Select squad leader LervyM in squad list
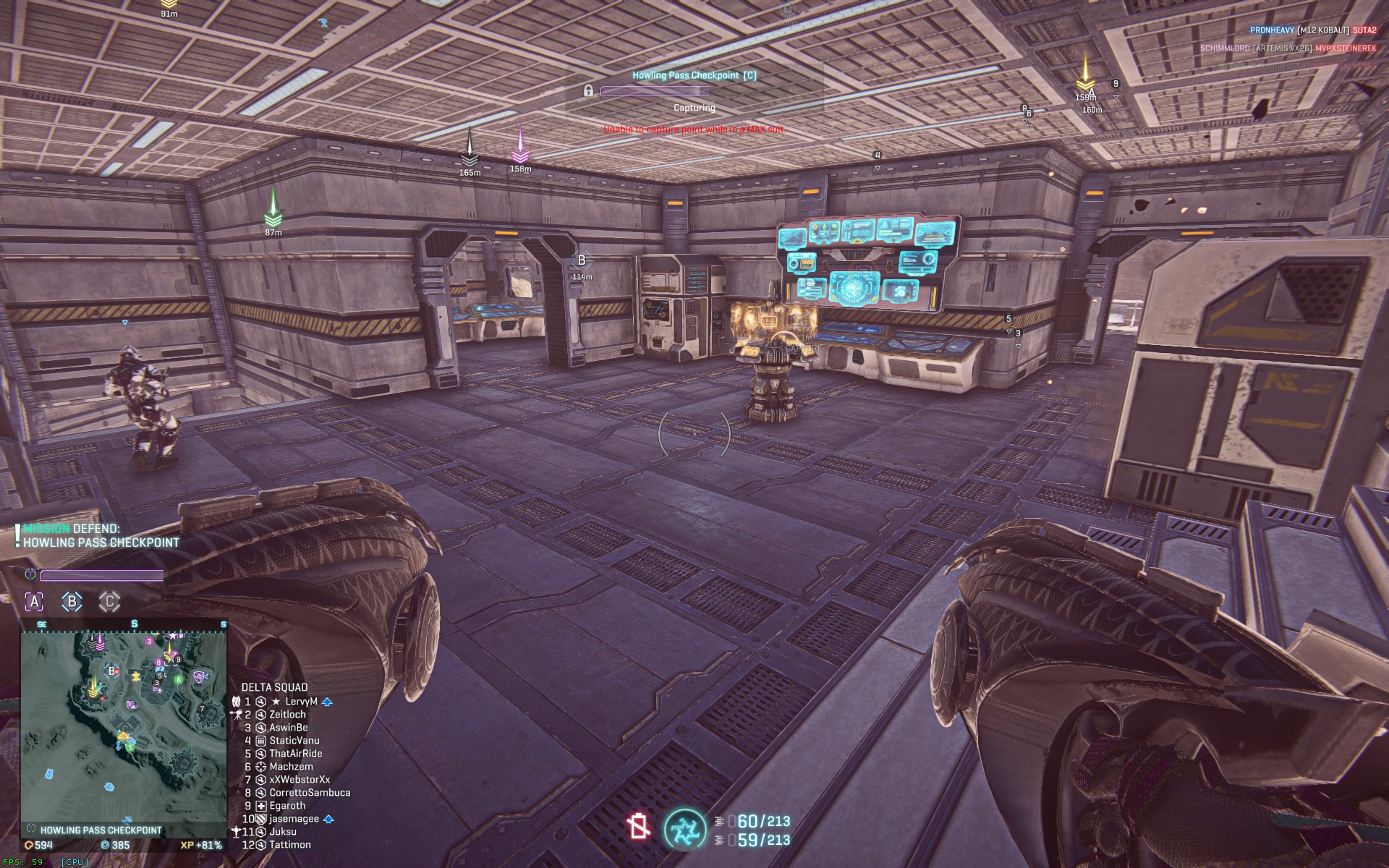This screenshot has height=868, width=1389. 301,702
